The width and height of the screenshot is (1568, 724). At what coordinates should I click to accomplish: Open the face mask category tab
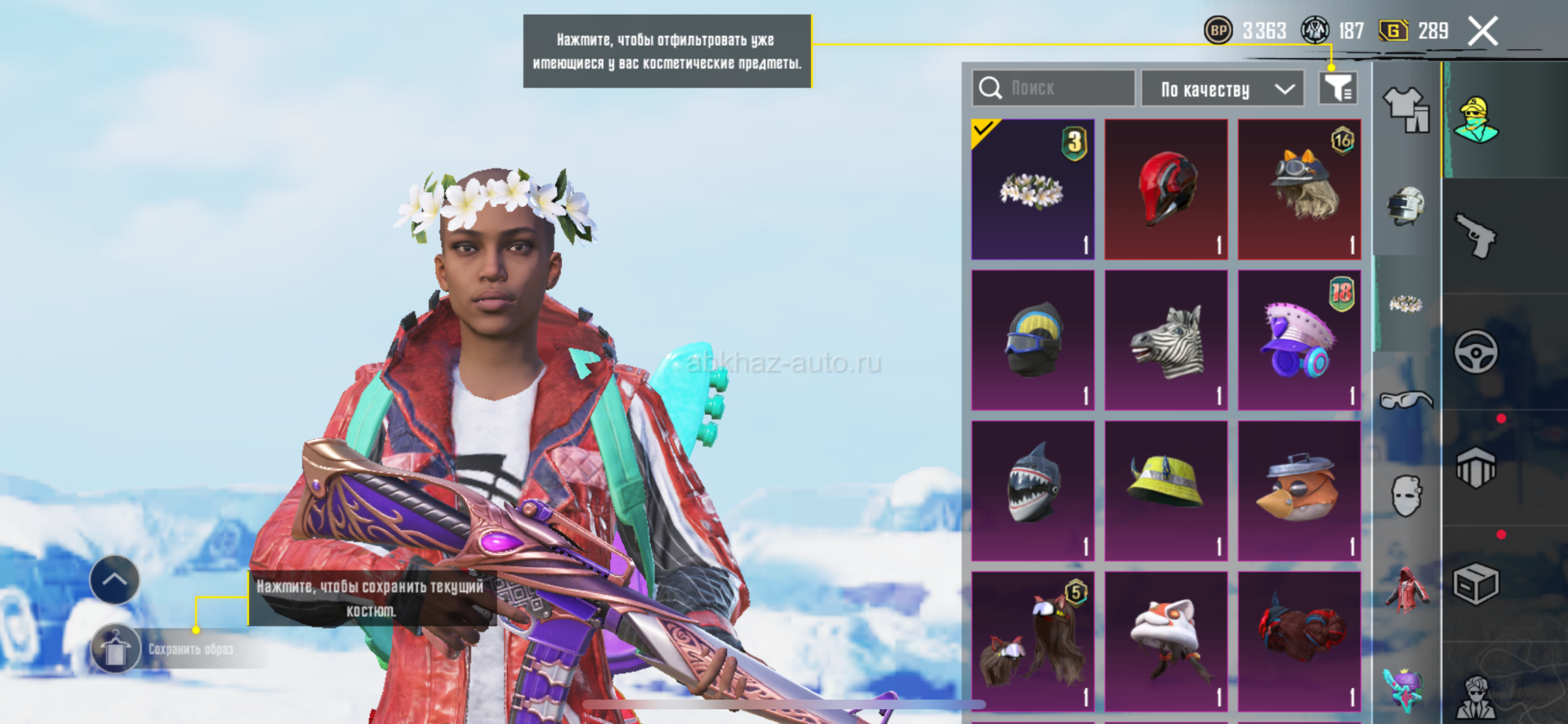click(1405, 495)
